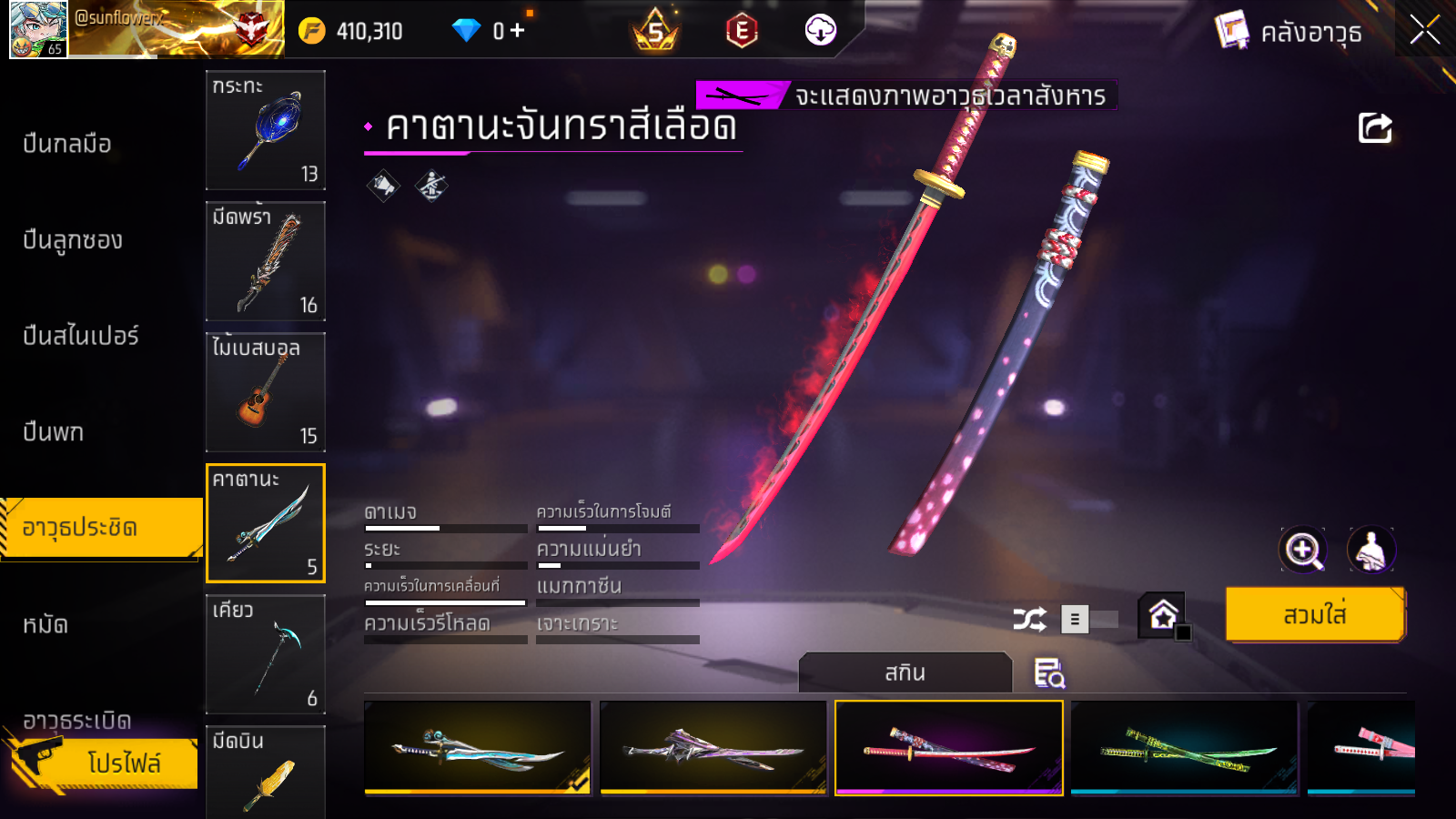Open the สกิน skin tab
1456x819 pixels.
click(905, 672)
